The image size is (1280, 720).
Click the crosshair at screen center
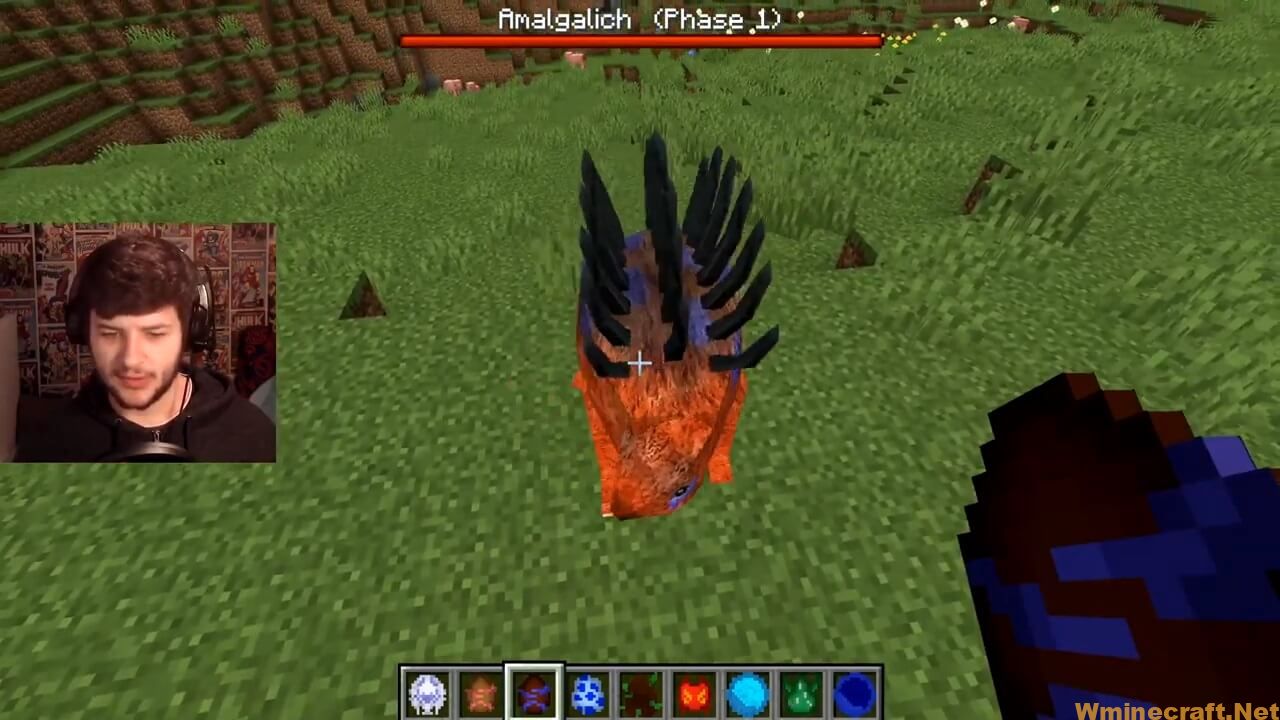(x=640, y=363)
